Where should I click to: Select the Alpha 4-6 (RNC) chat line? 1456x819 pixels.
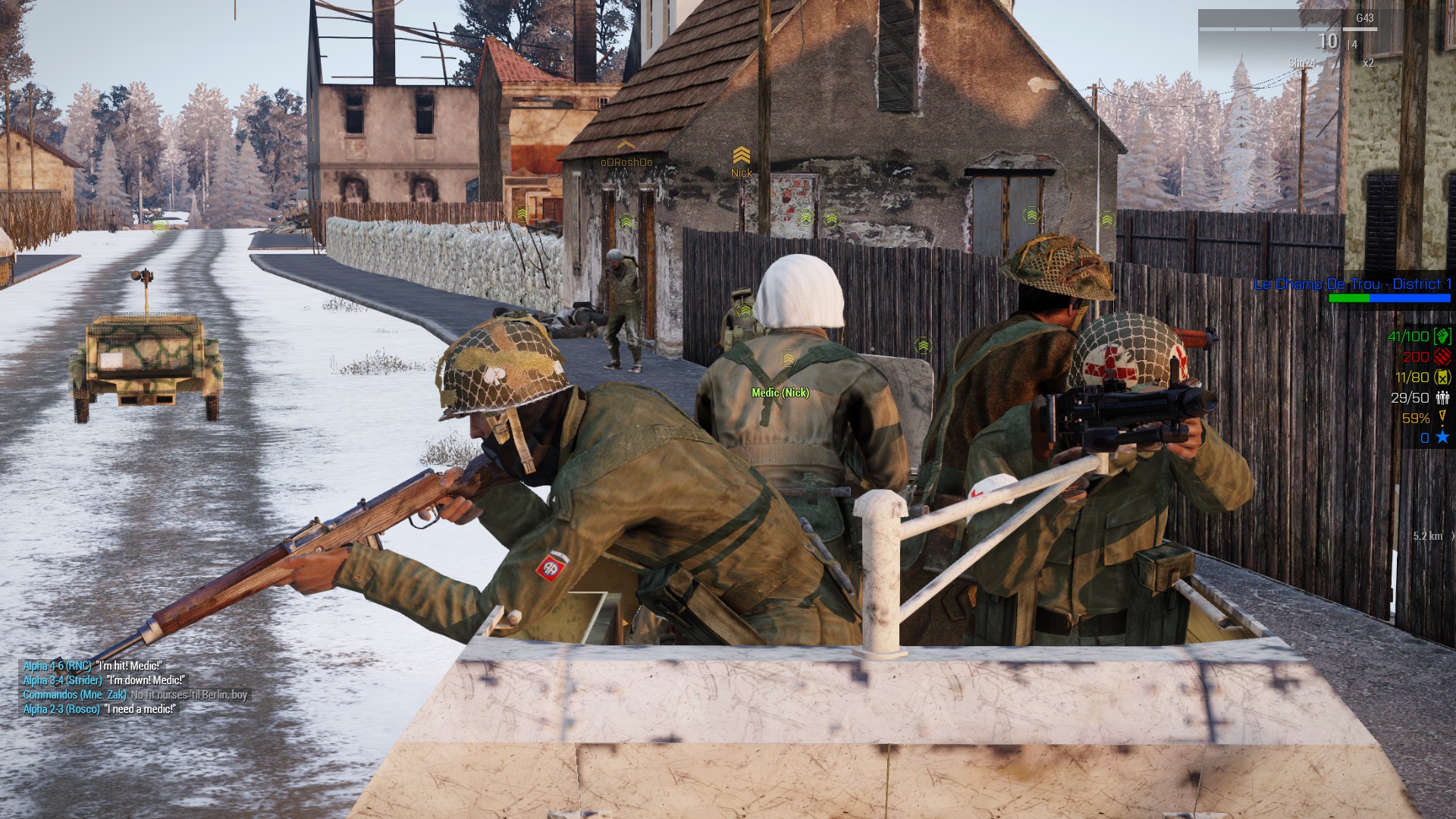93,666
